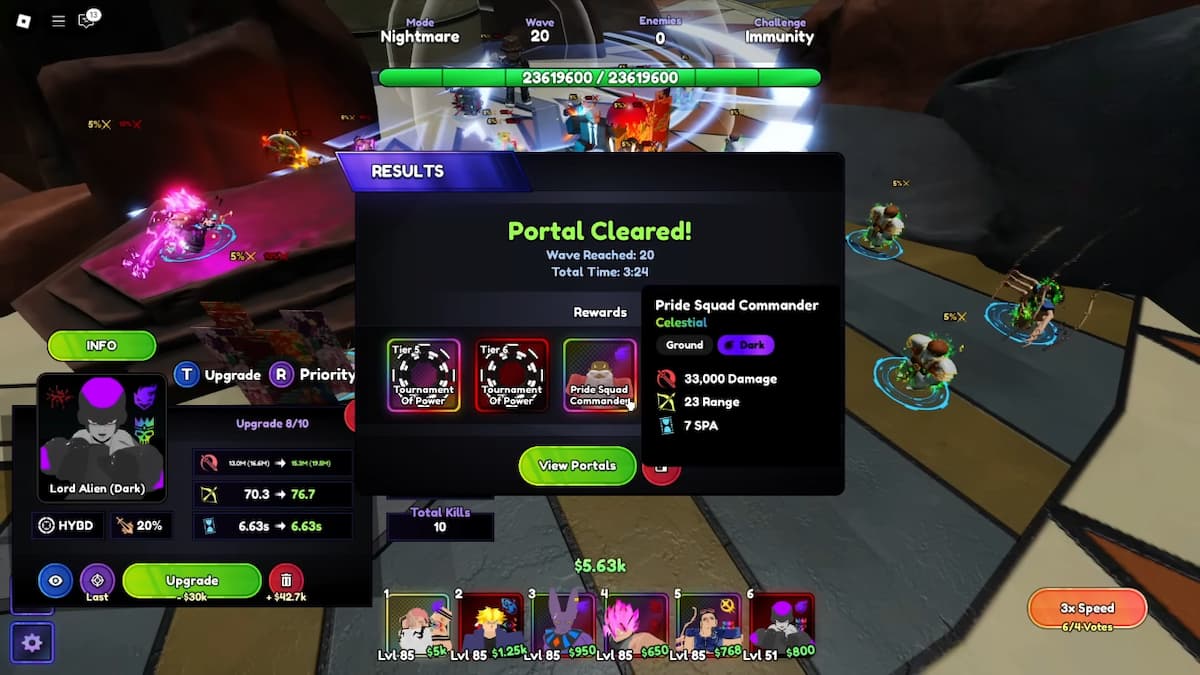Sell the unit with the red trash button
This screenshot has width=1200, height=675.
click(286, 580)
